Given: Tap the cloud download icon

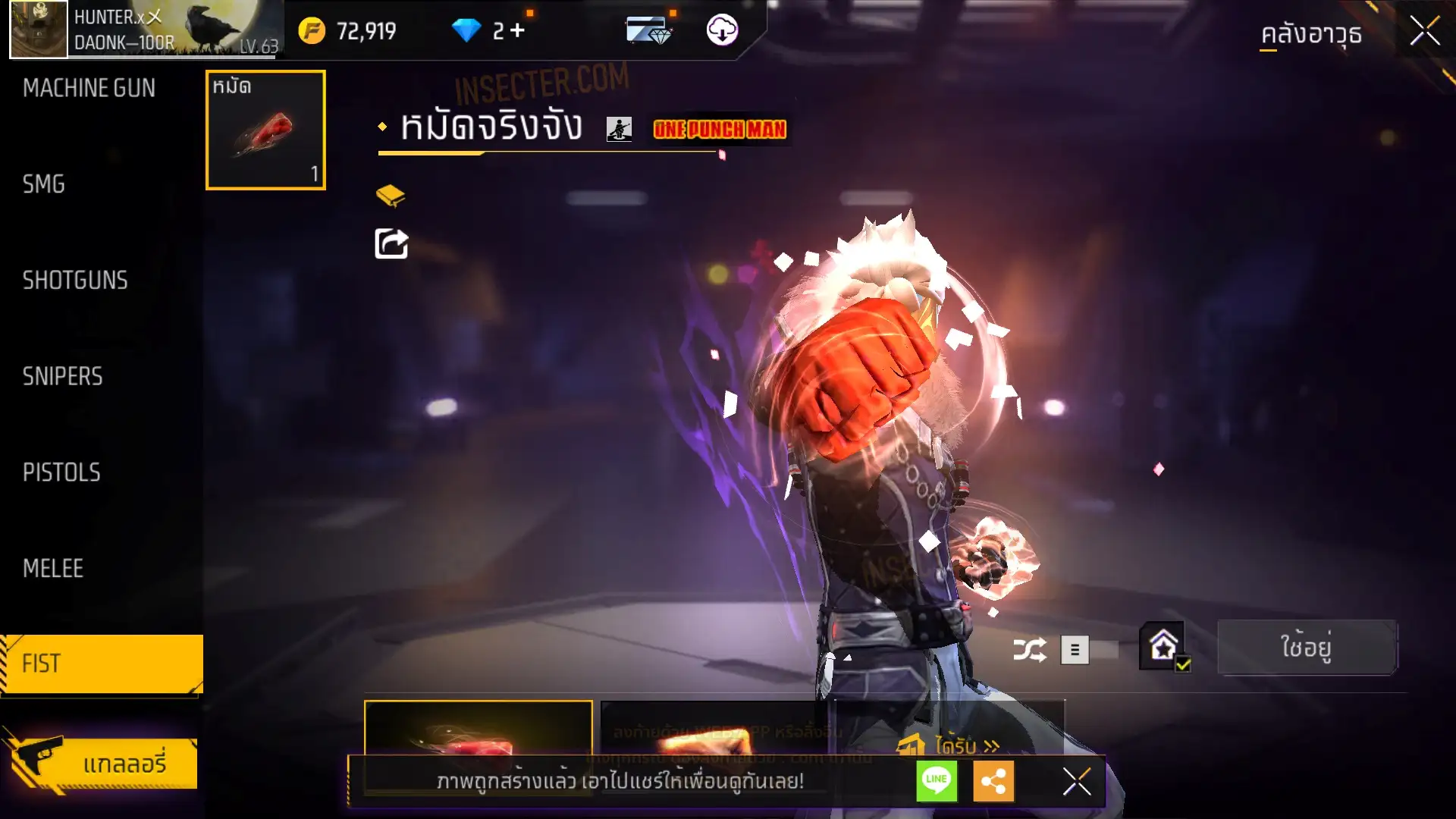Looking at the screenshot, I should [722, 30].
